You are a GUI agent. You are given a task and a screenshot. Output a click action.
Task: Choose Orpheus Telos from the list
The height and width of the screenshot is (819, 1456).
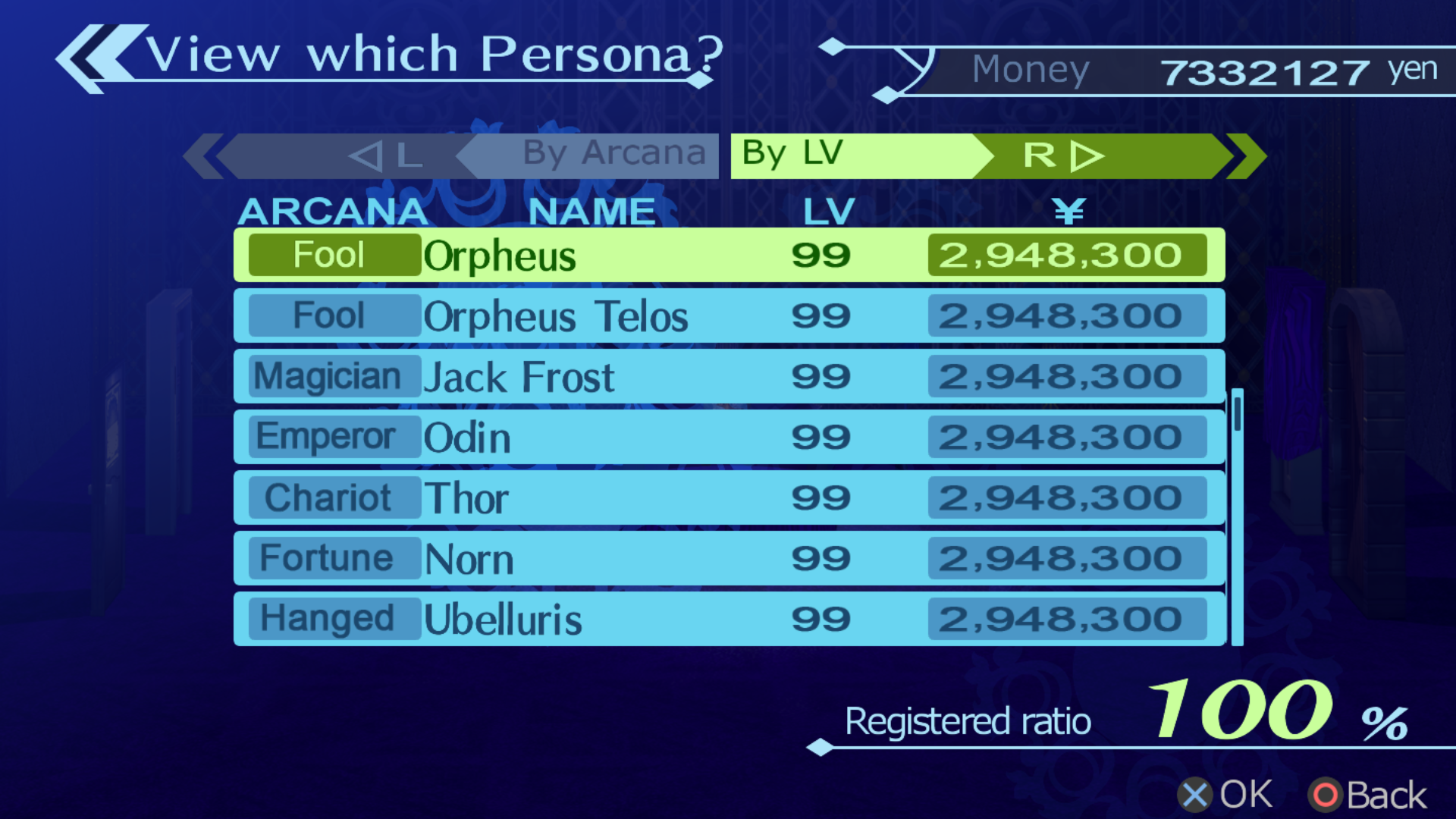coord(728,316)
